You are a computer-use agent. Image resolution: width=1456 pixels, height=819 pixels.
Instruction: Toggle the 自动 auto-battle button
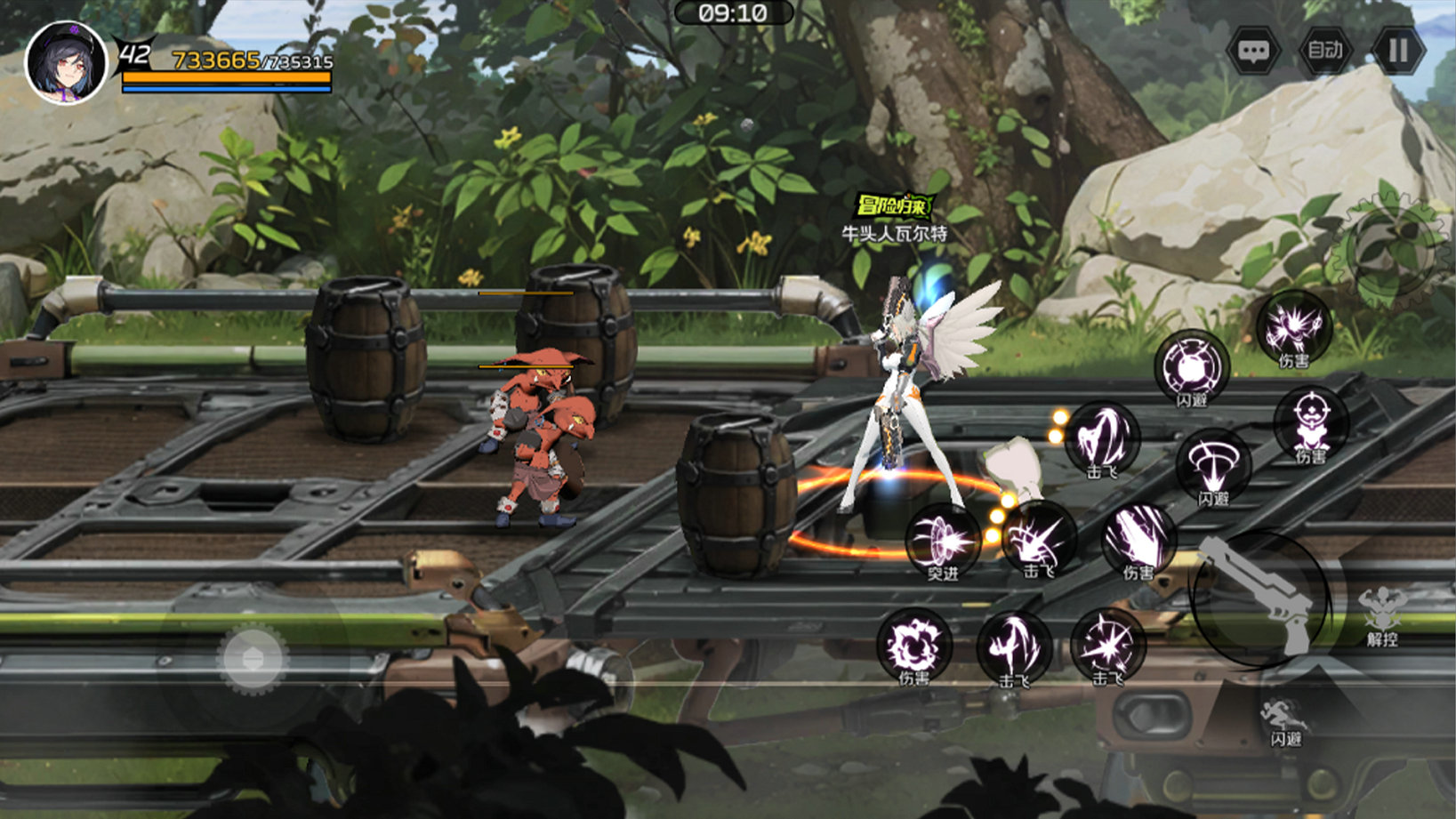tap(1325, 51)
